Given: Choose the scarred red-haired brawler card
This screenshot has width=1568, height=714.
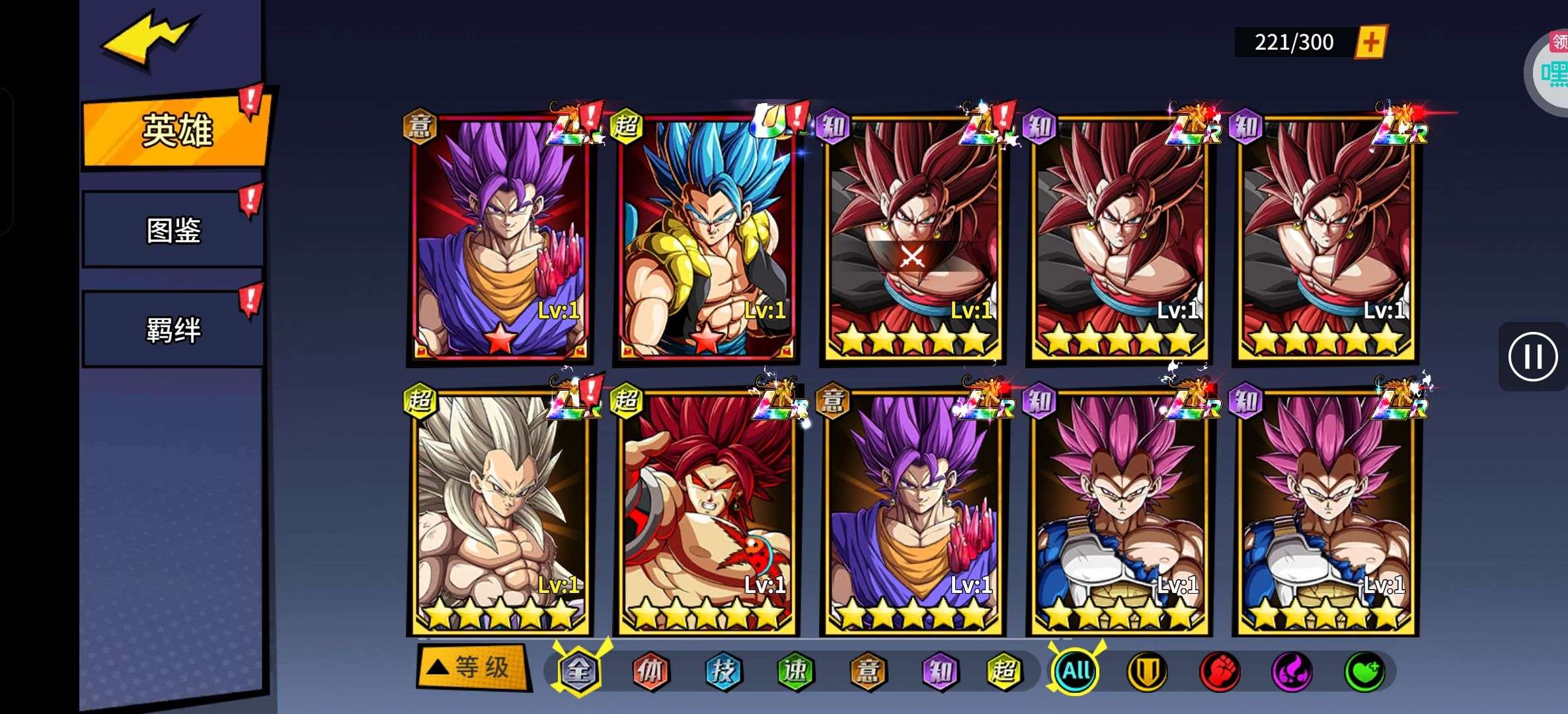Looking at the screenshot, I should tap(706, 512).
